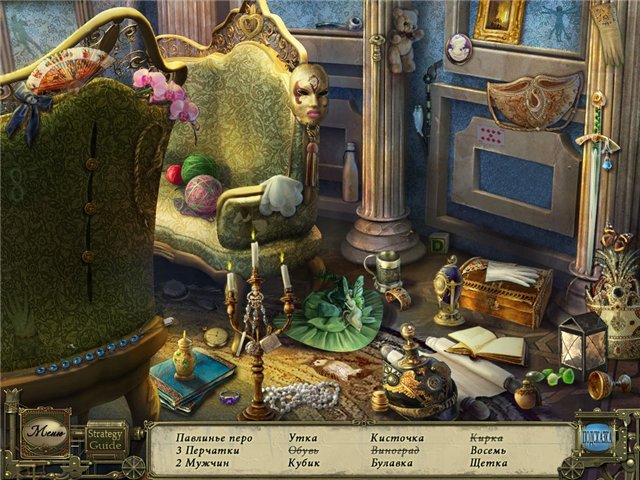Choose the 'Щетка' list entry
Viewport: 640px width, 480px height.
click(x=488, y=463)
